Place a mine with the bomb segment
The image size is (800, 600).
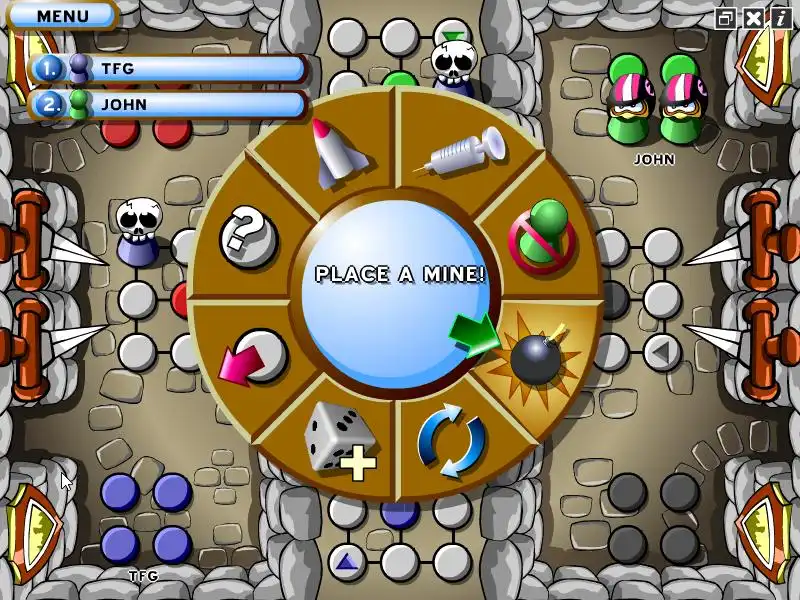click(x=537, y=354)
